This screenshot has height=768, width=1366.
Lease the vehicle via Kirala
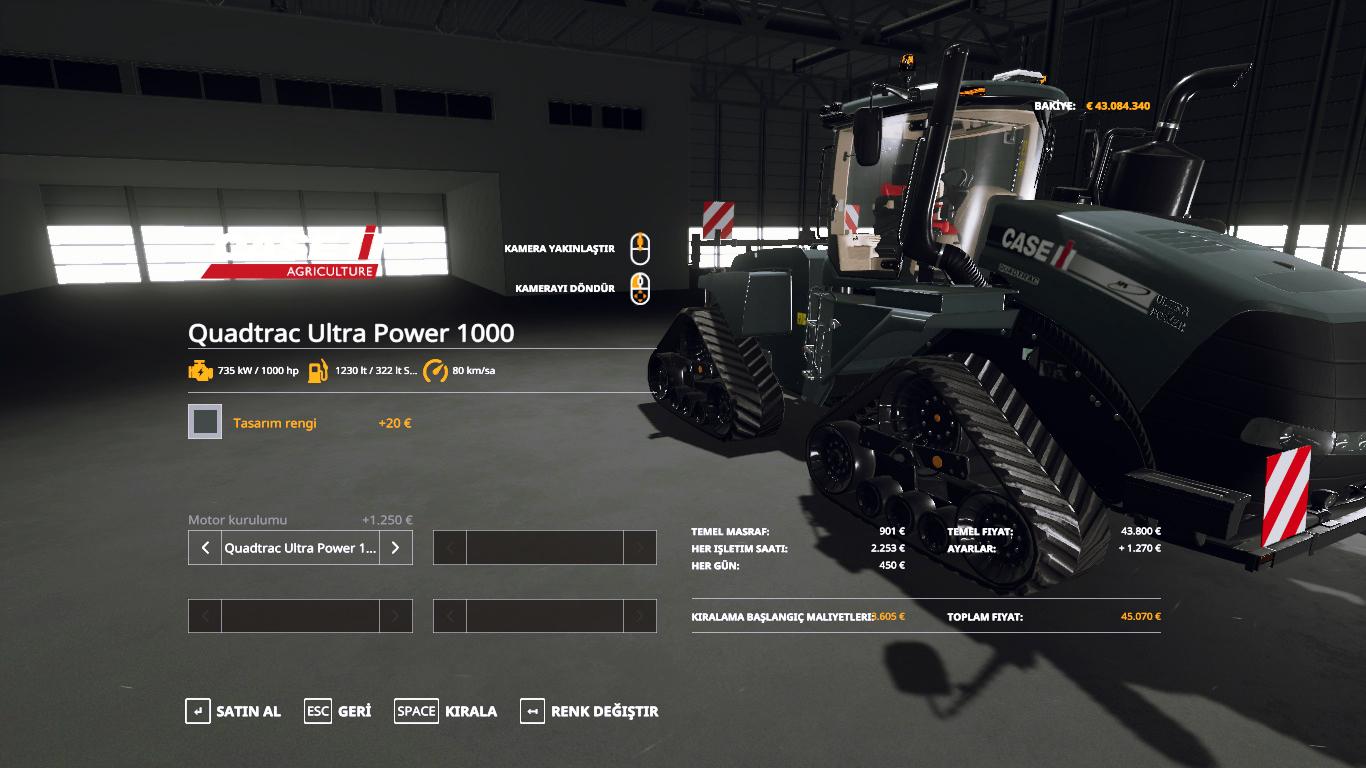coord(446,711)
